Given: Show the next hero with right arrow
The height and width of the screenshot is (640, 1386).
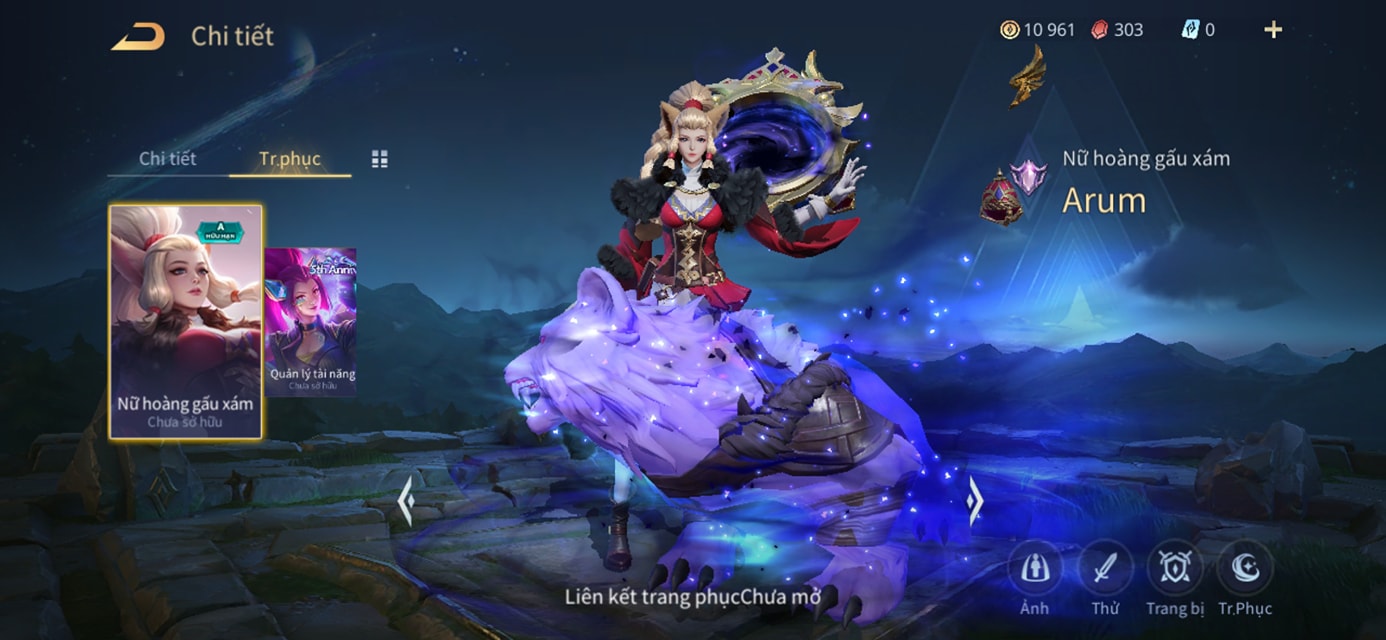Looking at the screenshot, I should 975,499.
